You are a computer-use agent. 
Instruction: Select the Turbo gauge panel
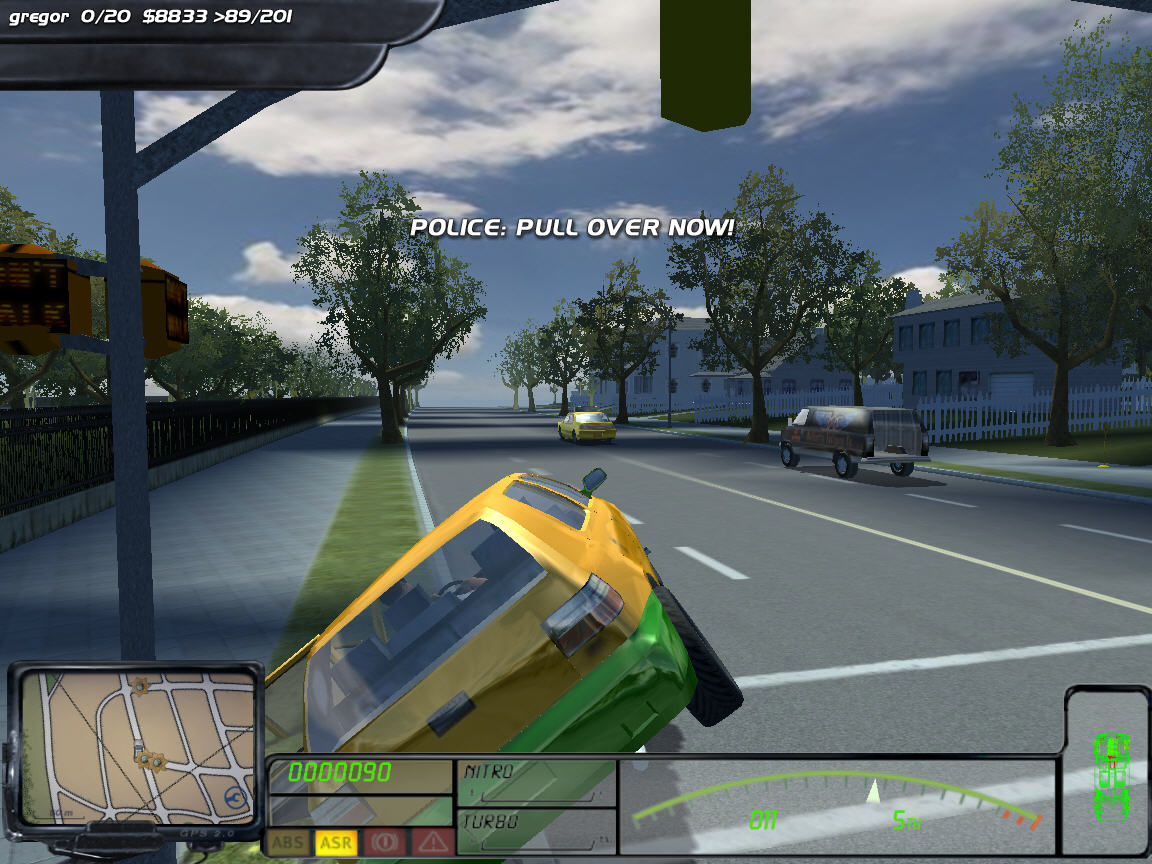(x=537, y=830)
